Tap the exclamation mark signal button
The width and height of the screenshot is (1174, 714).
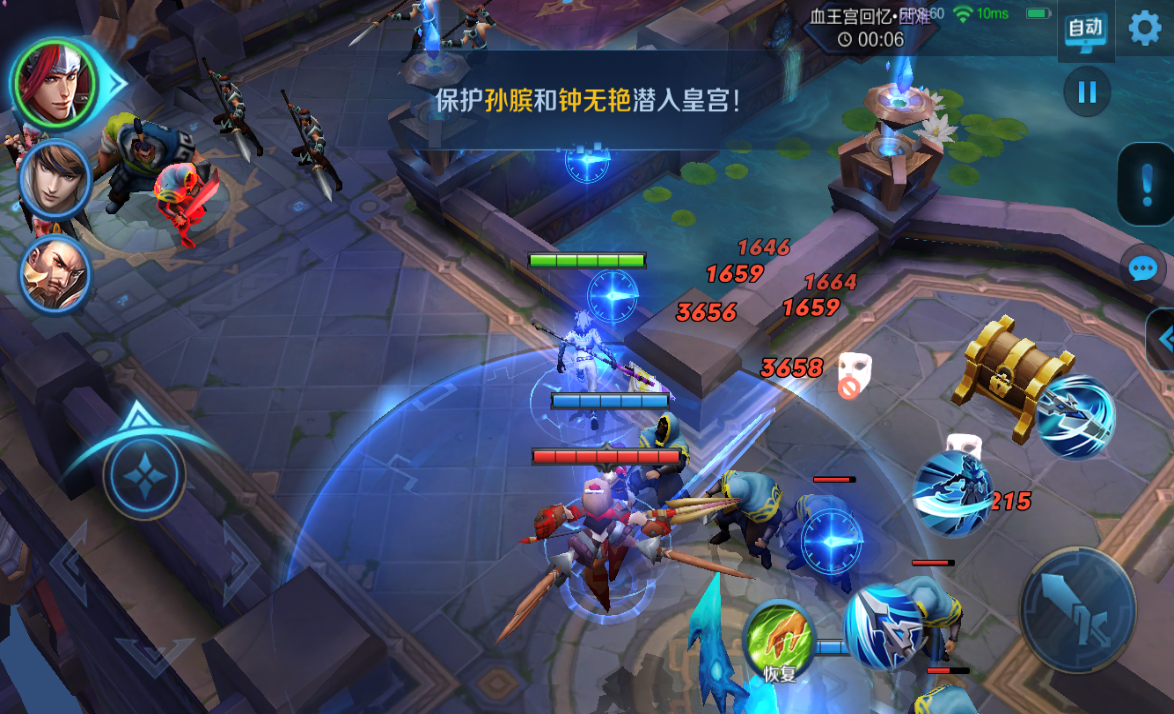pos(1145,184)
